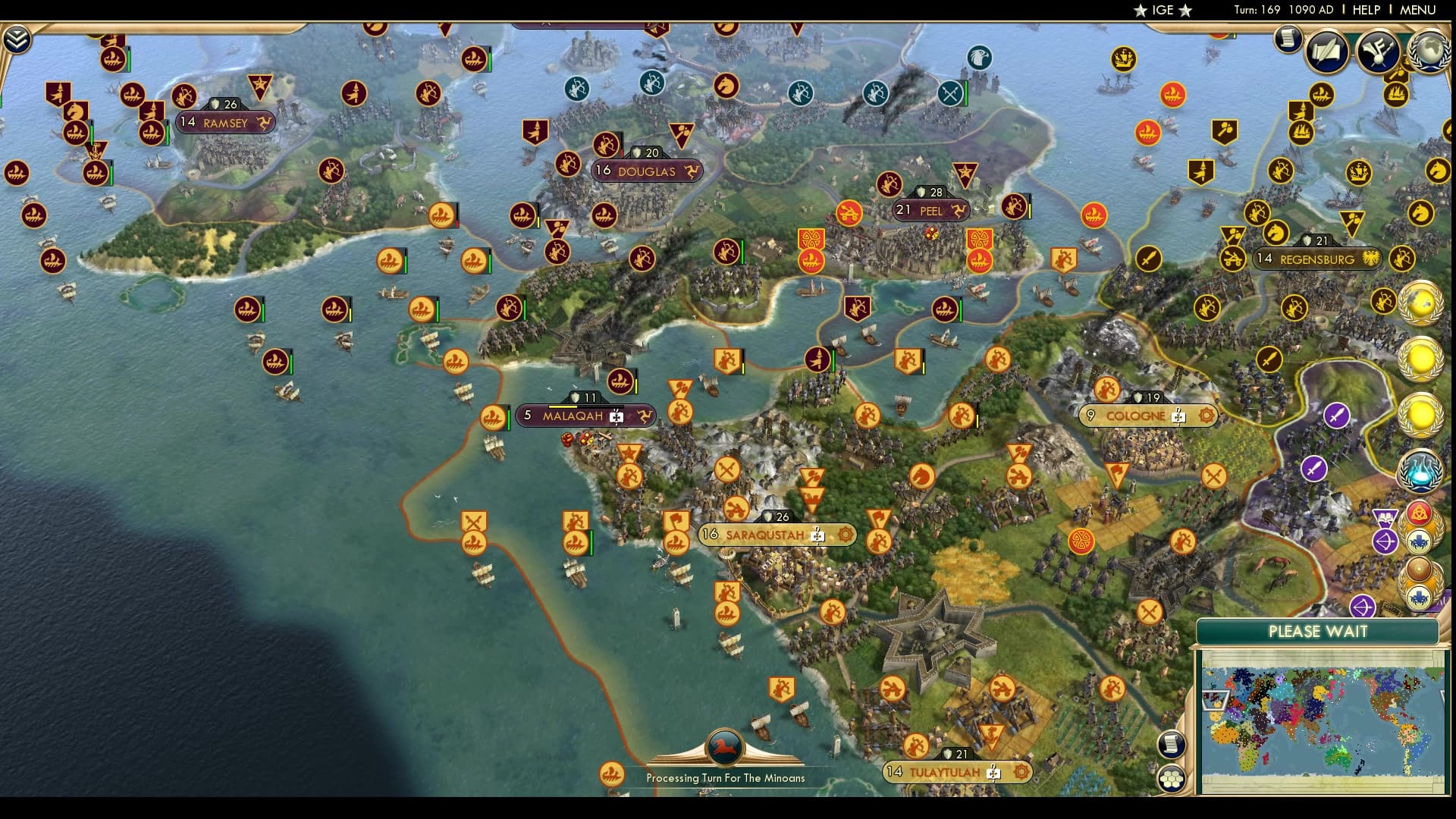Click the blue science flask notification

(x=1420, y=470)
